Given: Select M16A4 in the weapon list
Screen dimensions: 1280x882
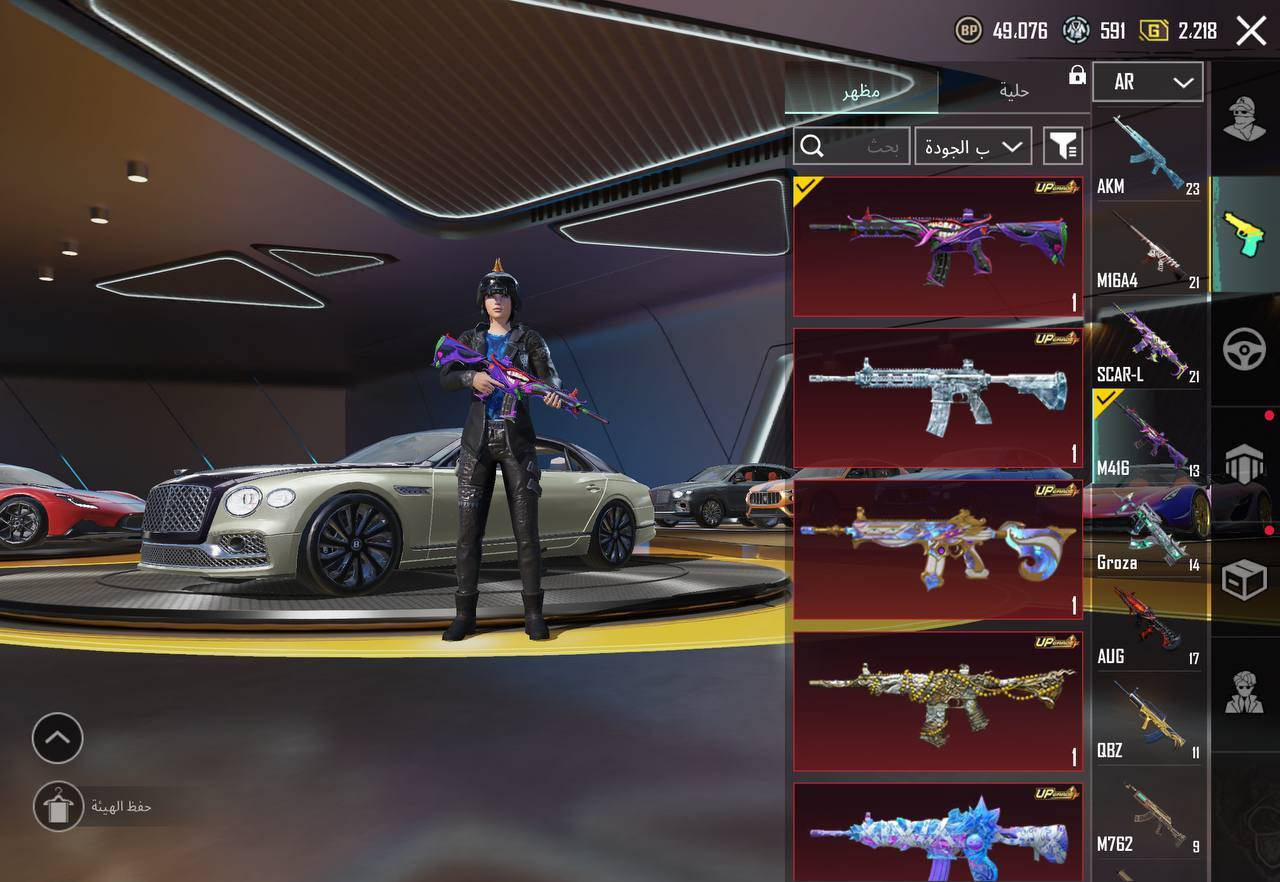Looking at the screenshot, I should [1148, 249].
